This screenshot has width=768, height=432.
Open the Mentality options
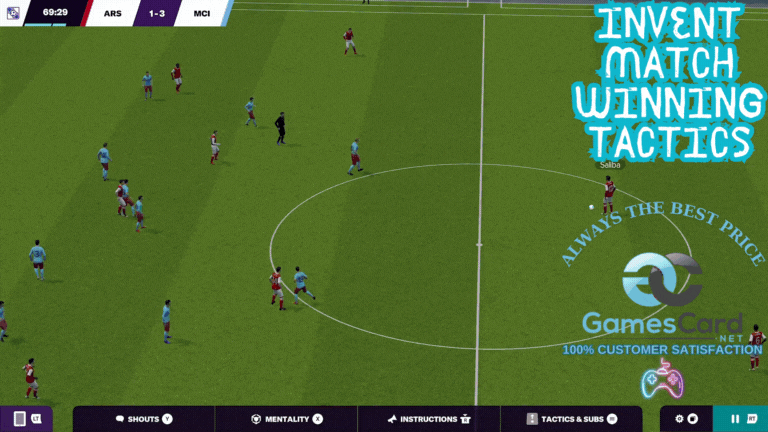tap(286, 419)
